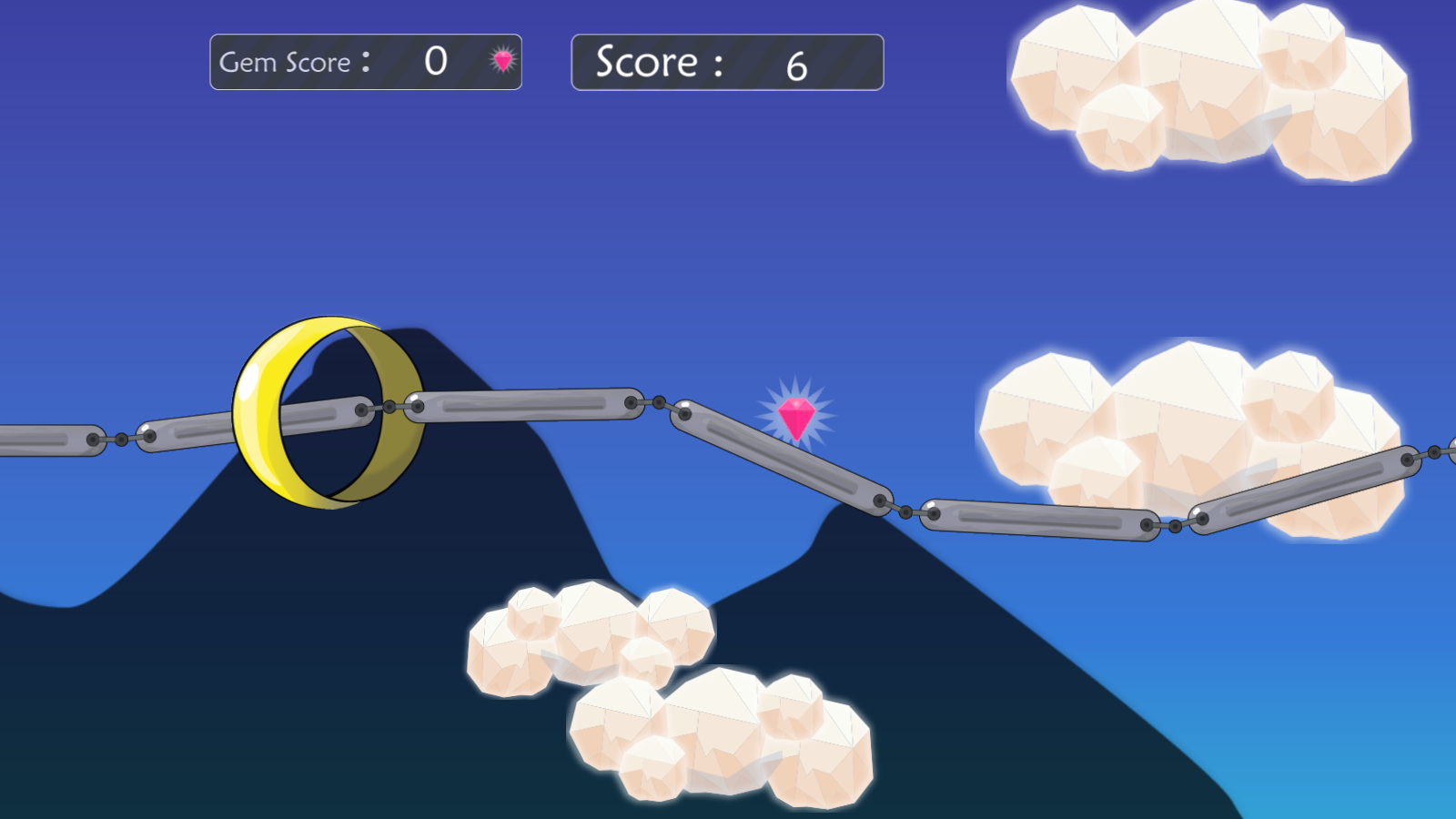The image size is (1456, 819).
Task: Click the descending chain segment right of the gem
Action: click(783, 460)
